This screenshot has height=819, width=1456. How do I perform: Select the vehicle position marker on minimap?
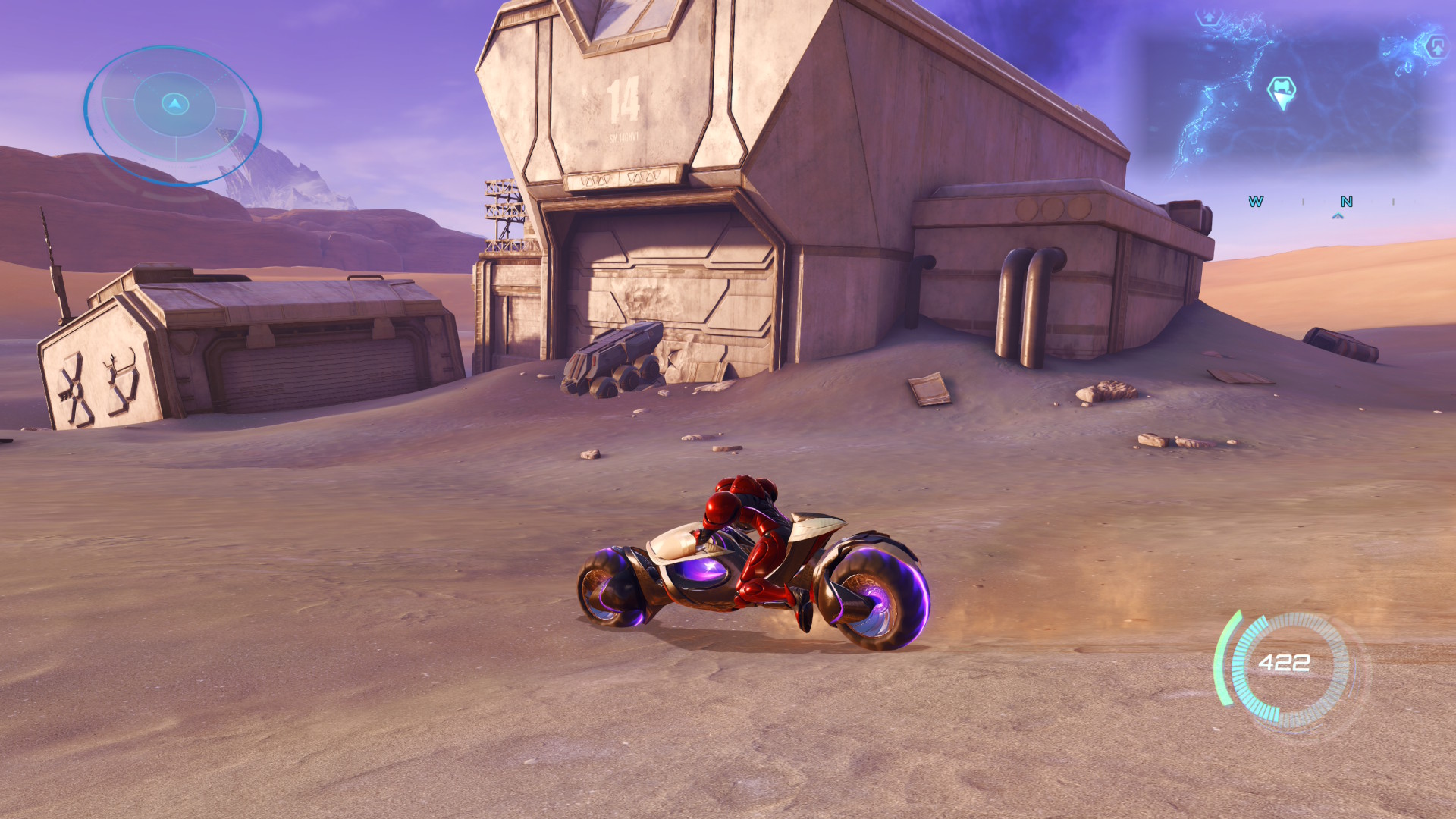click(x=1282, y=92)
